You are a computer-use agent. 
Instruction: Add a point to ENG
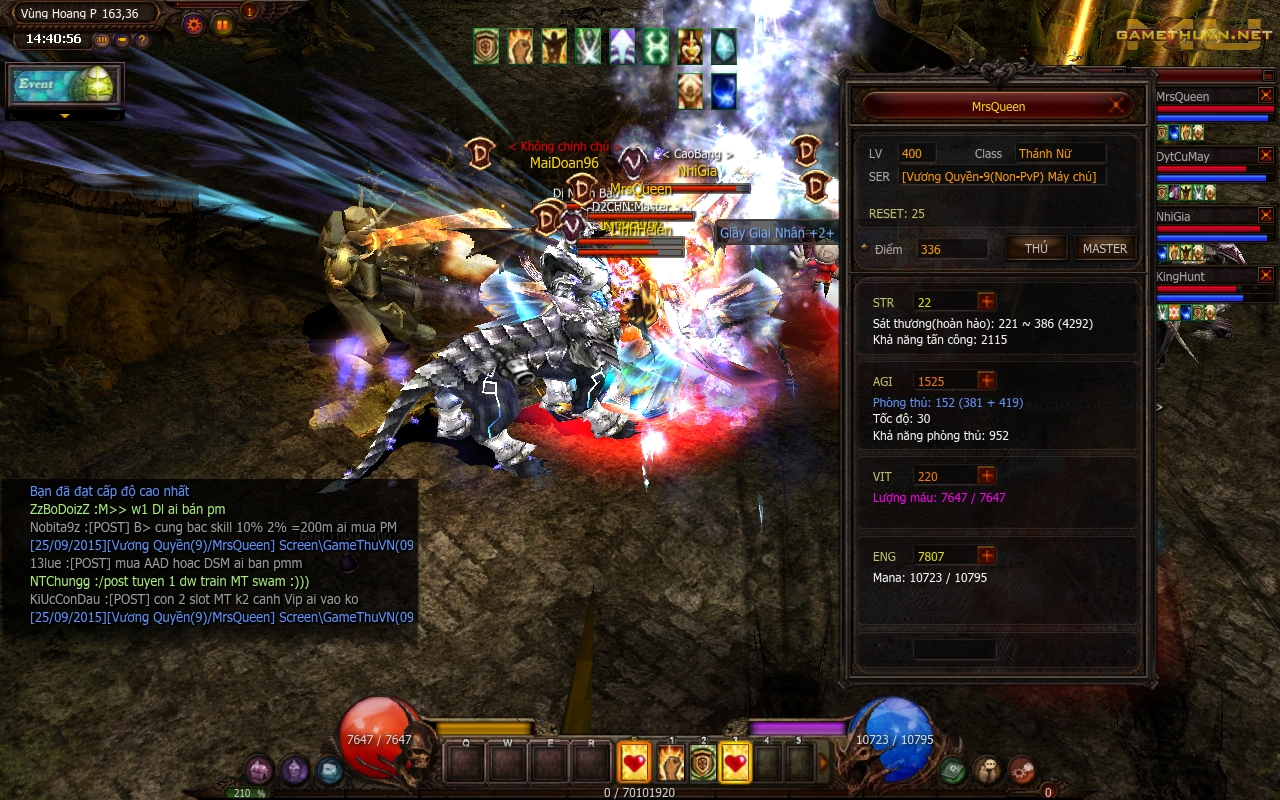pyautogui.click(x=987, y=556)
